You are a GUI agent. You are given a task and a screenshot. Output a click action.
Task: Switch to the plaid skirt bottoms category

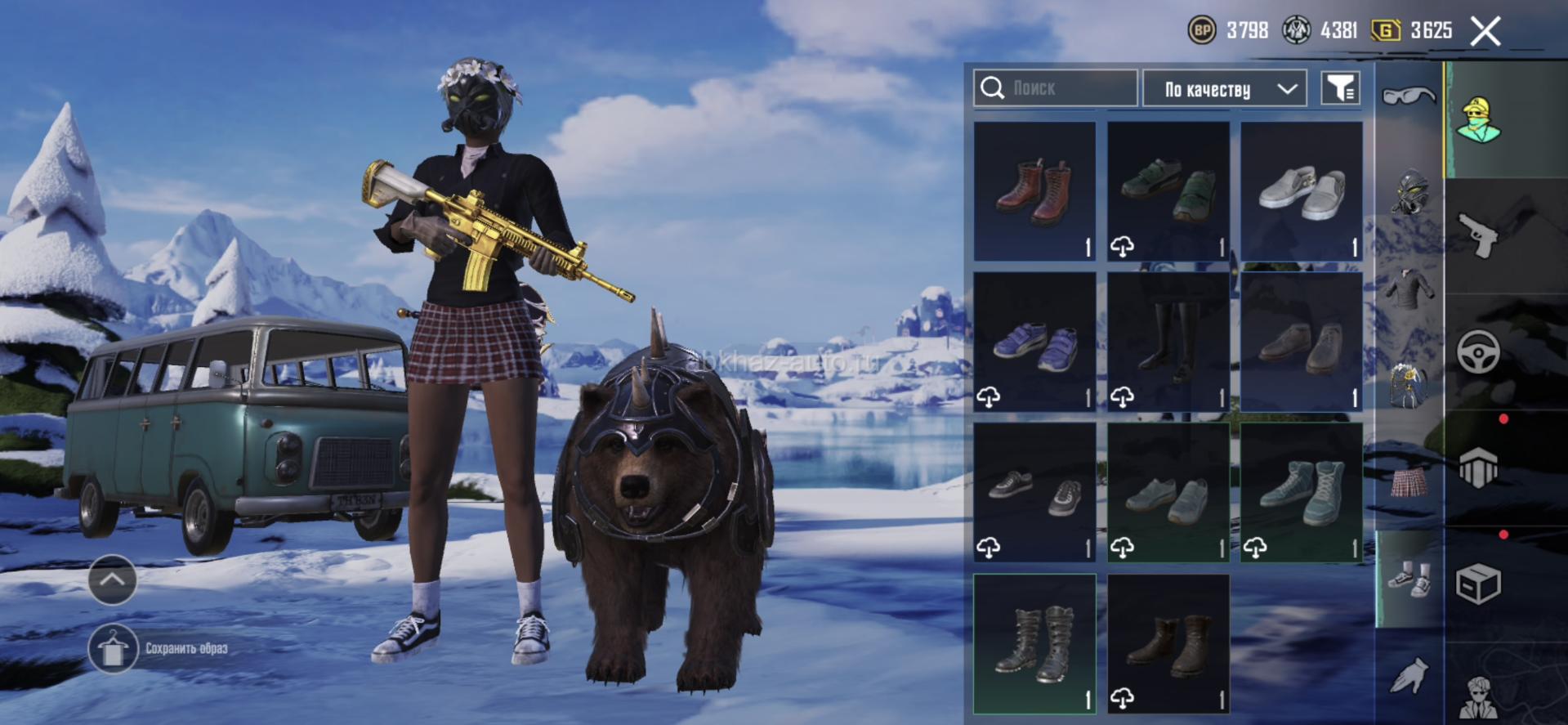1409,482
